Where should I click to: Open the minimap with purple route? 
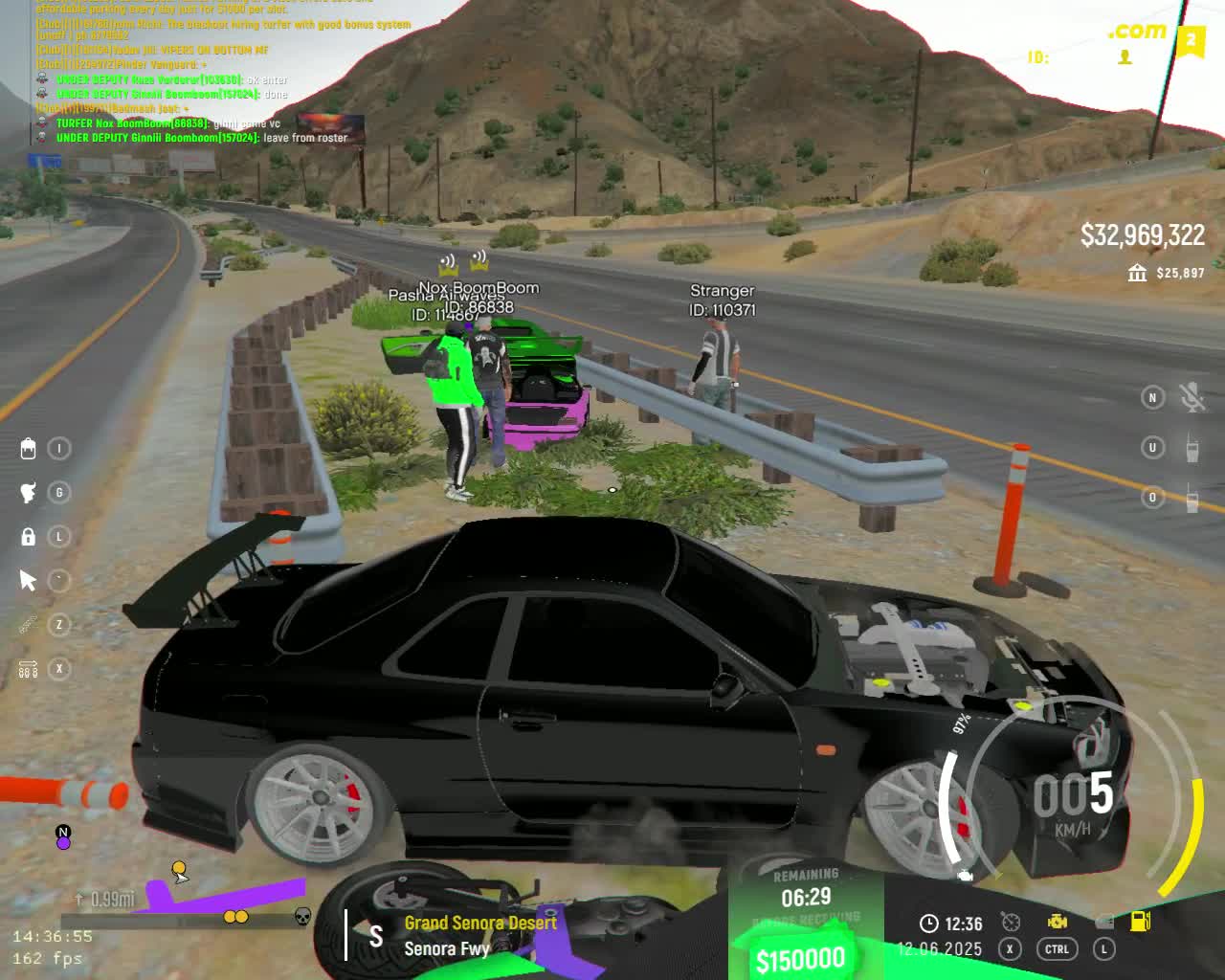coord(182,898)
